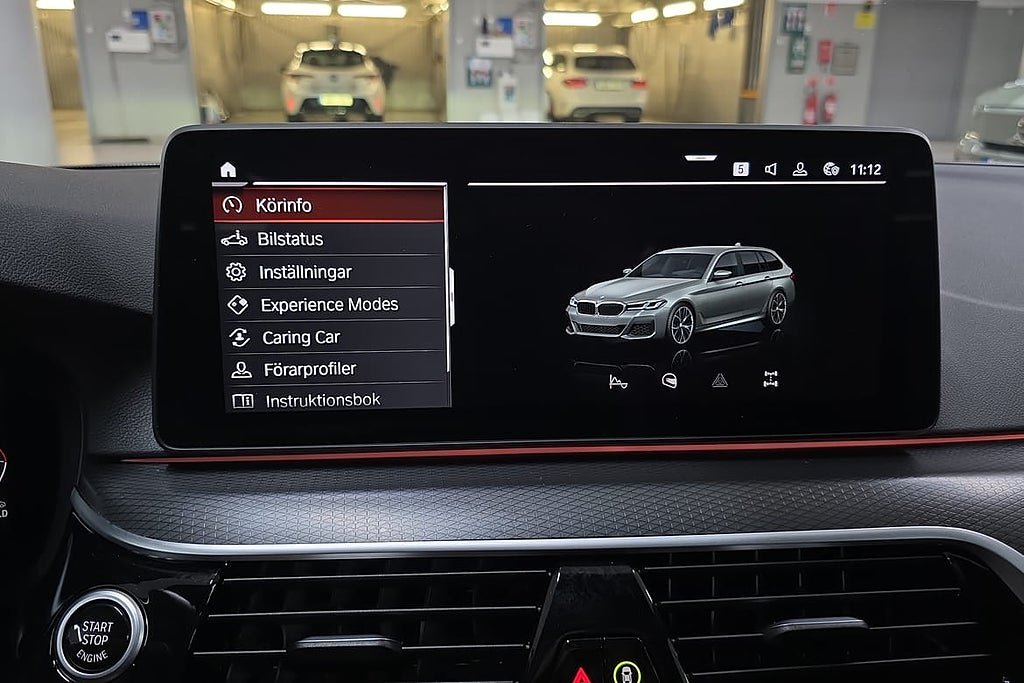Click the speaker sound icon
This screenshot has height=683, width=1024.
770,169
